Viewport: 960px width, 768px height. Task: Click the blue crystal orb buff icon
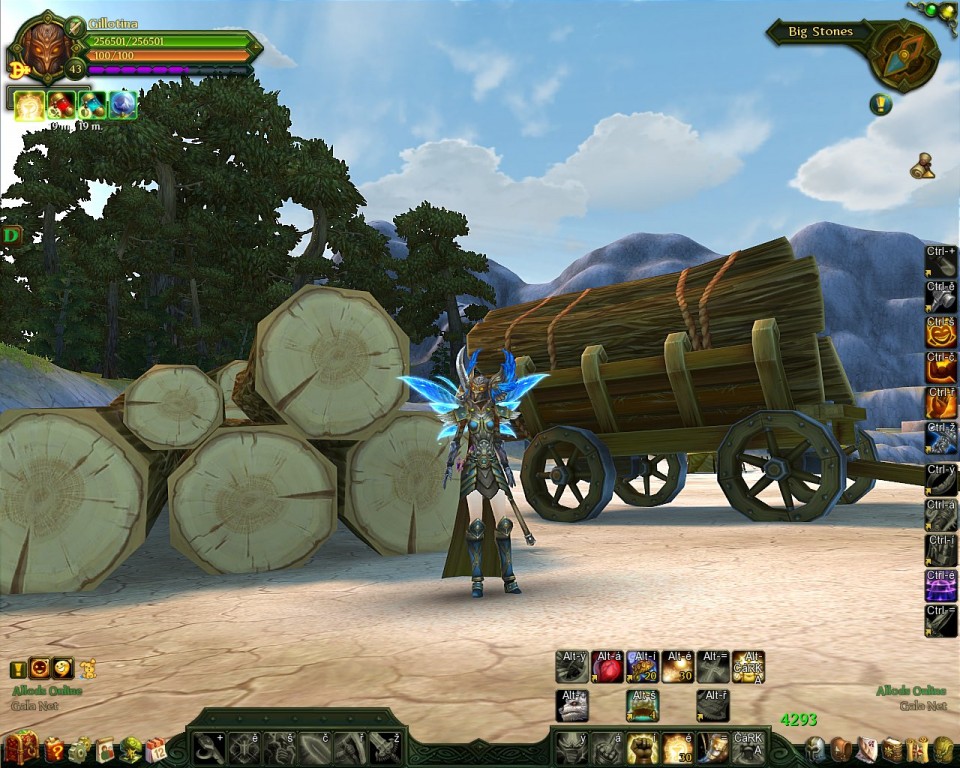pos(122,105)
